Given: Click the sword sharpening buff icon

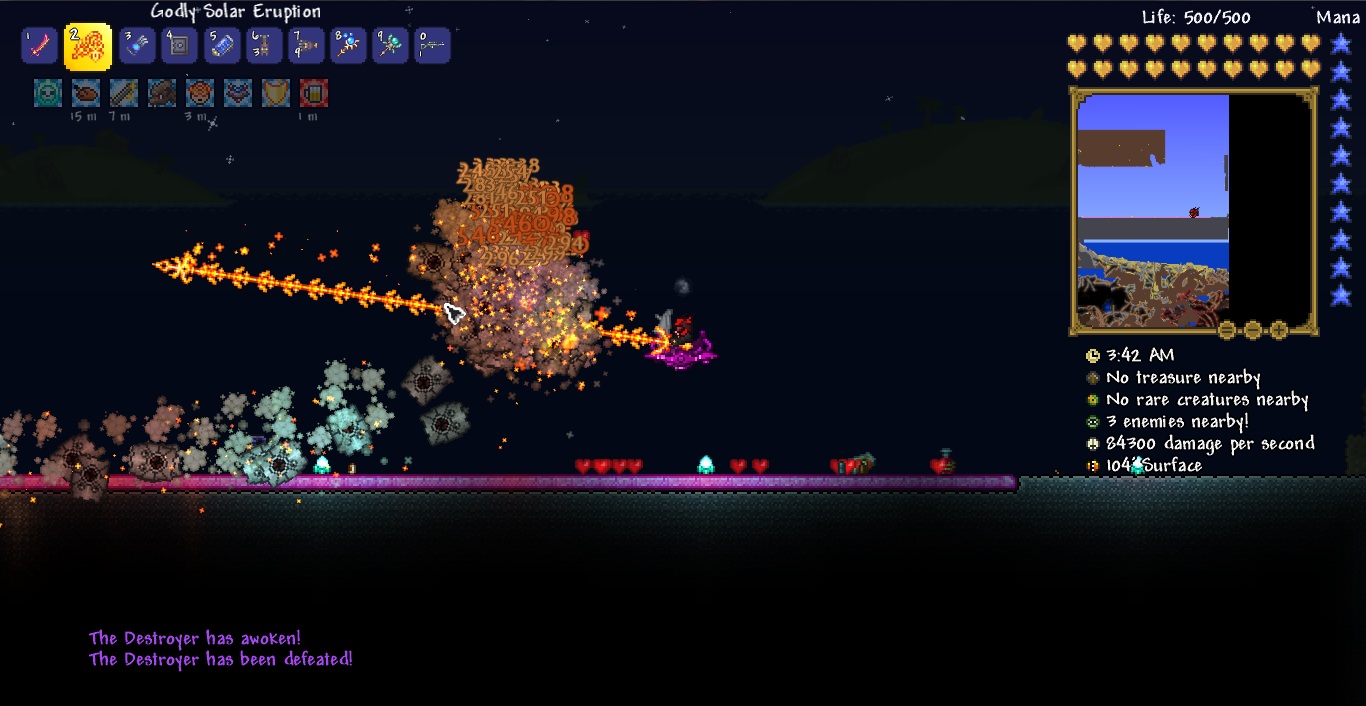Looking at the screenshot, I should pos(124,93).
